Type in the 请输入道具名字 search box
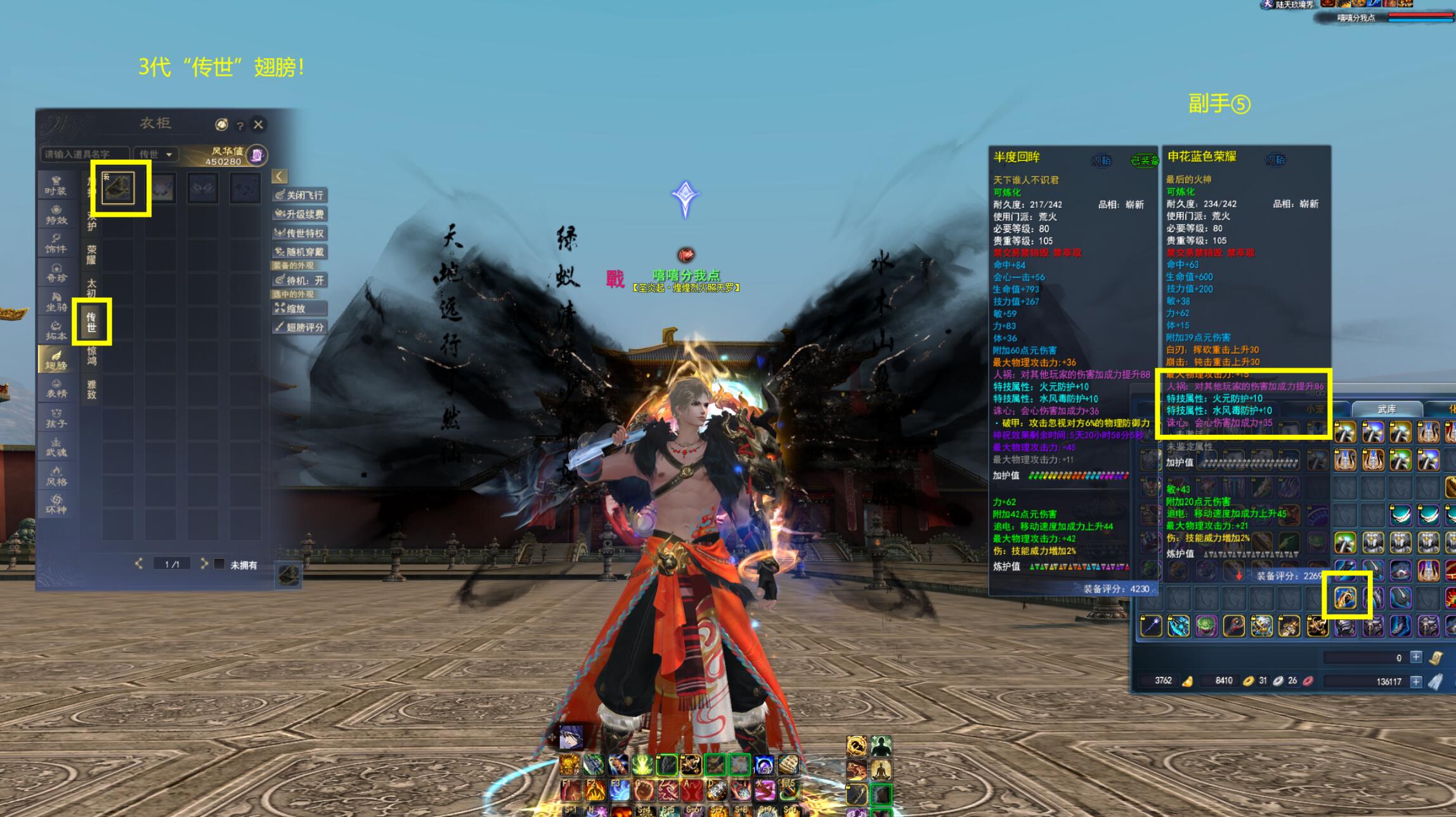The width and height of the screenshot is (1456, 817). [84, 154]
